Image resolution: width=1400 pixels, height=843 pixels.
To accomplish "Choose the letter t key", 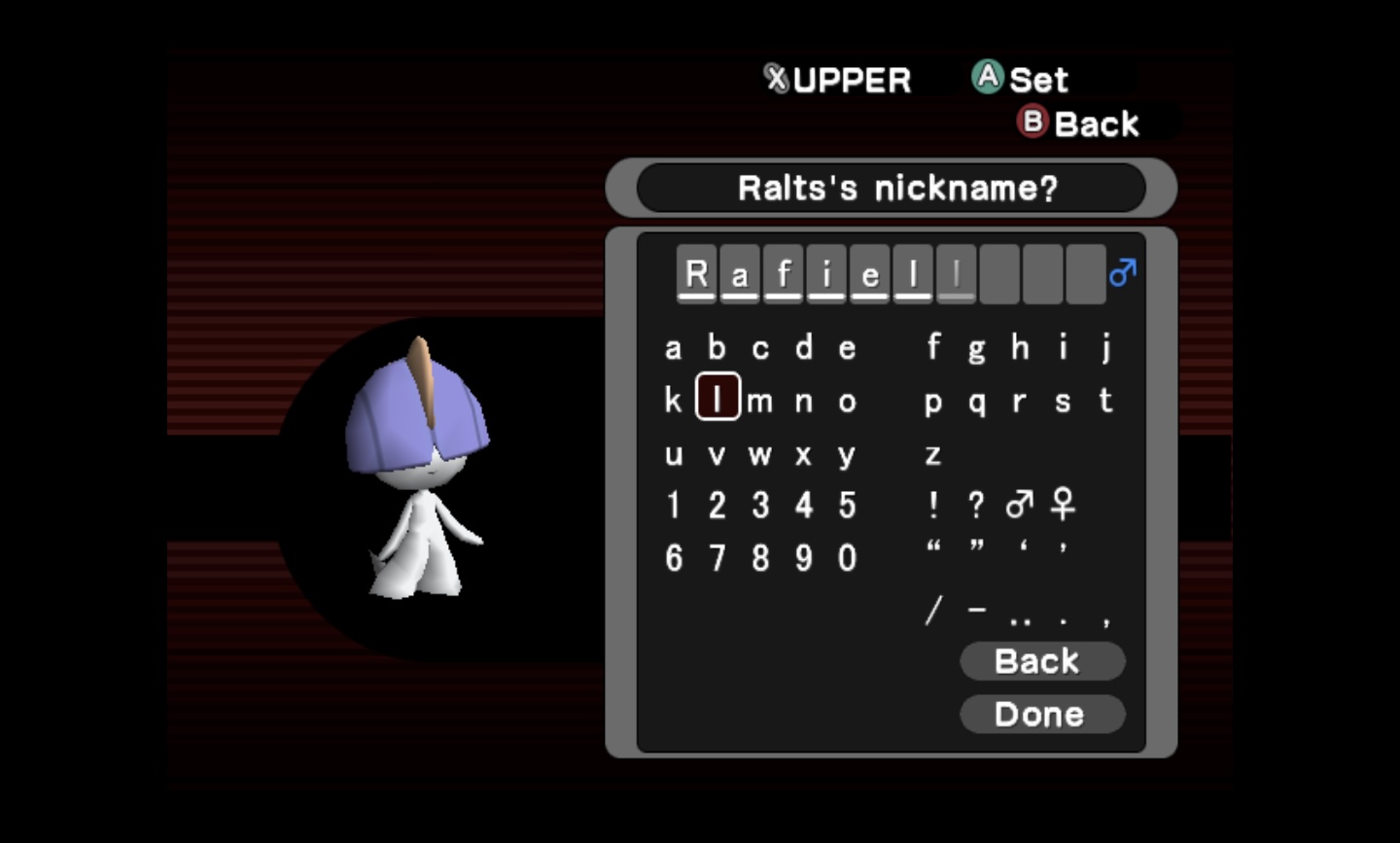I will click(1105, 400).
